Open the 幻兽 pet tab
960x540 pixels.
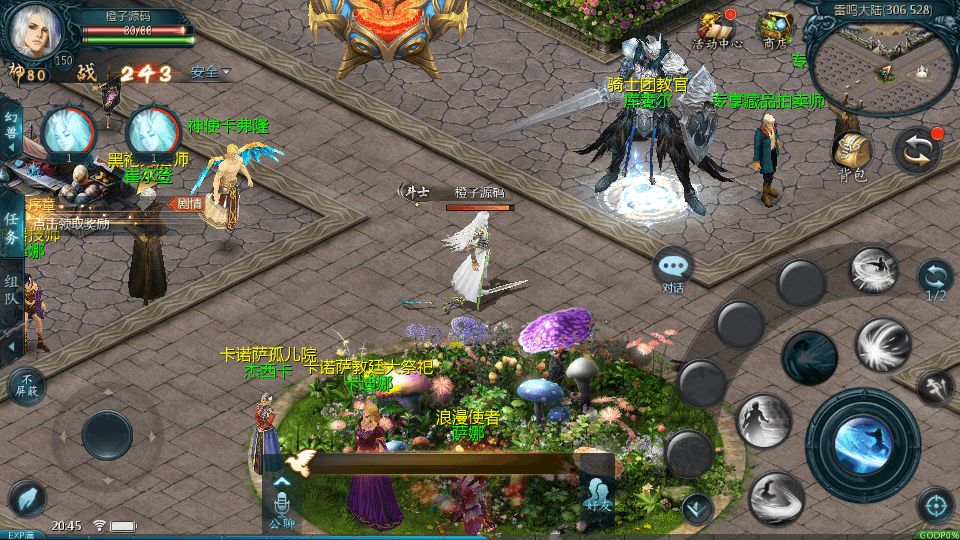pyautogui.click(x=11, y=128)
